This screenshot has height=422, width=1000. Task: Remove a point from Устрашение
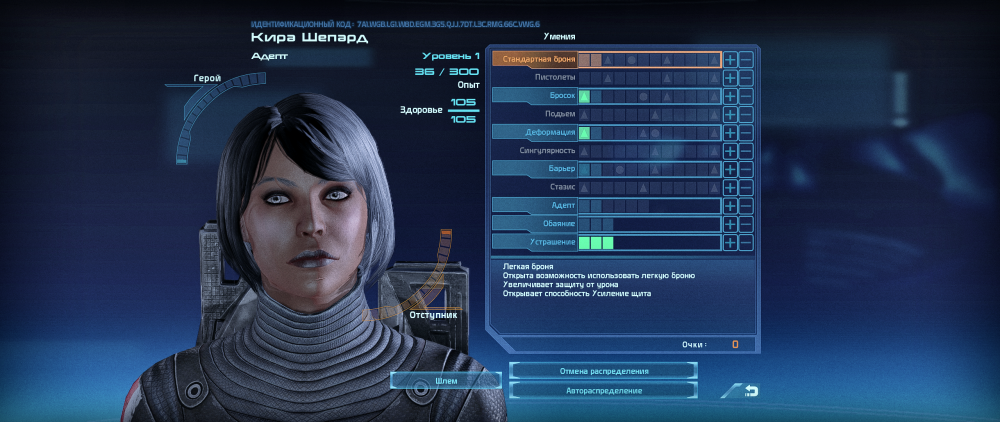pyautogui.click(x=746, y=242)
